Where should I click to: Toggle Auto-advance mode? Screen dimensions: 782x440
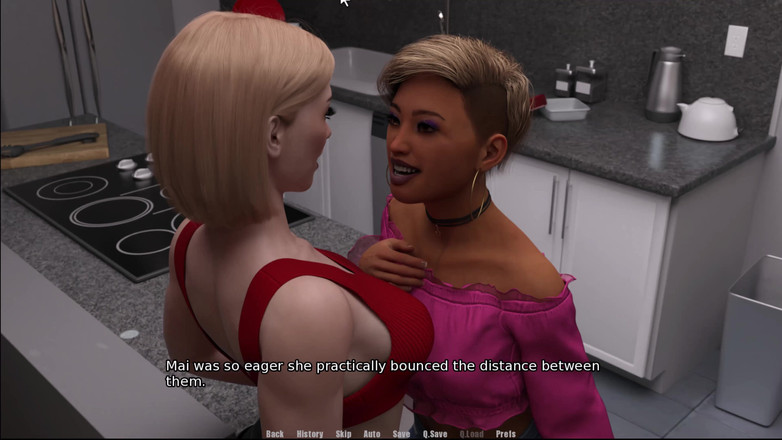372,434
